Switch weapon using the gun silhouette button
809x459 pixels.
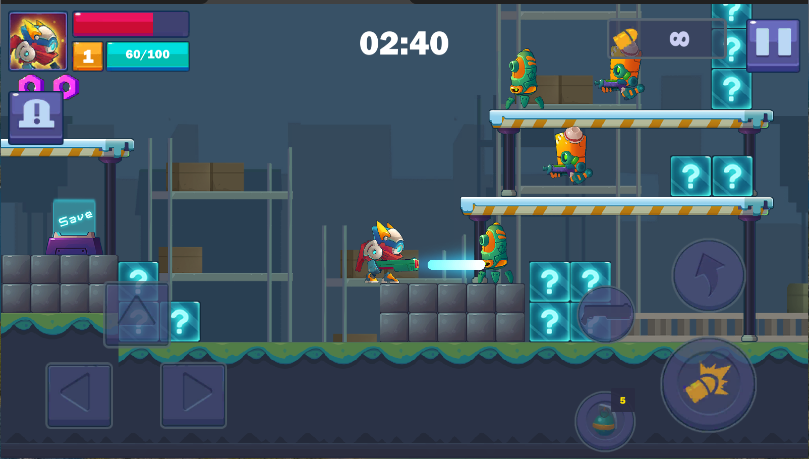[606, 314]
